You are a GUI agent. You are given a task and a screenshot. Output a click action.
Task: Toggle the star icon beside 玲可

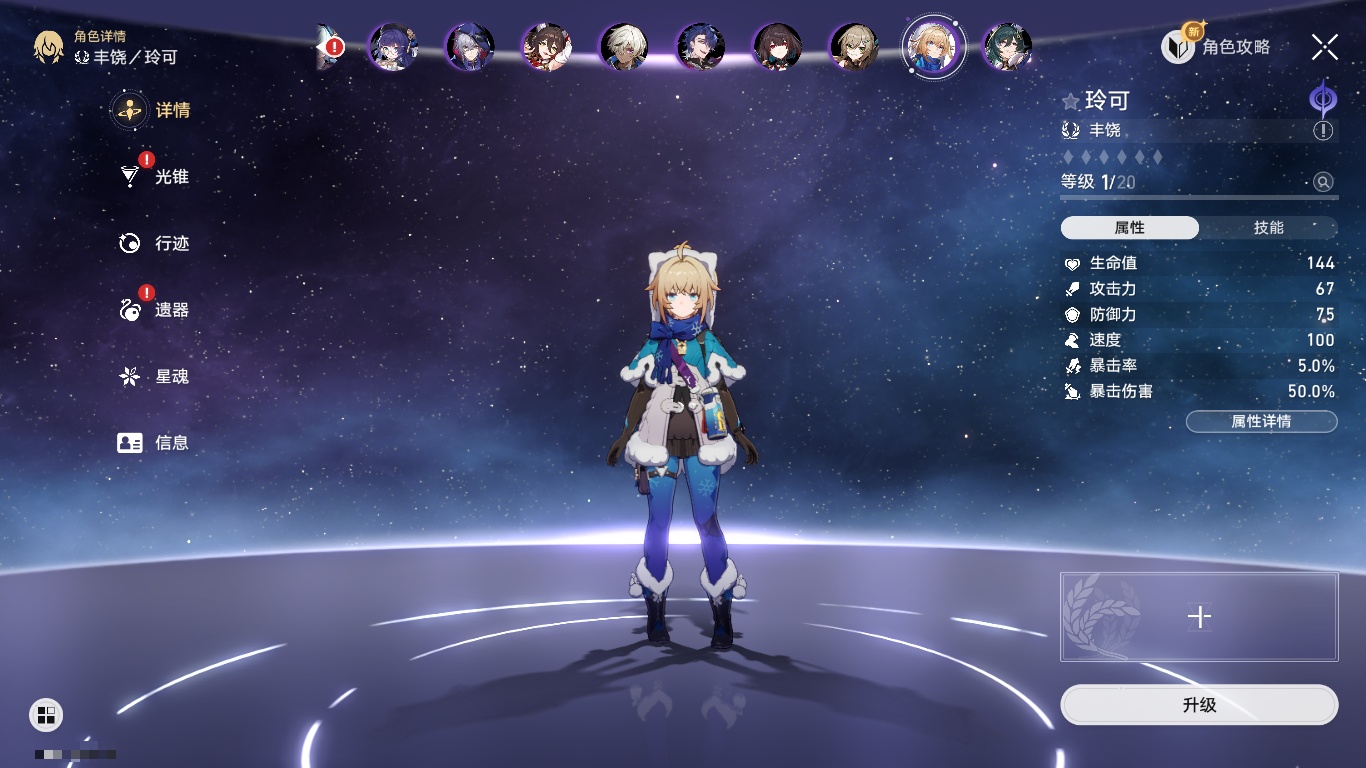point(1071,101)
